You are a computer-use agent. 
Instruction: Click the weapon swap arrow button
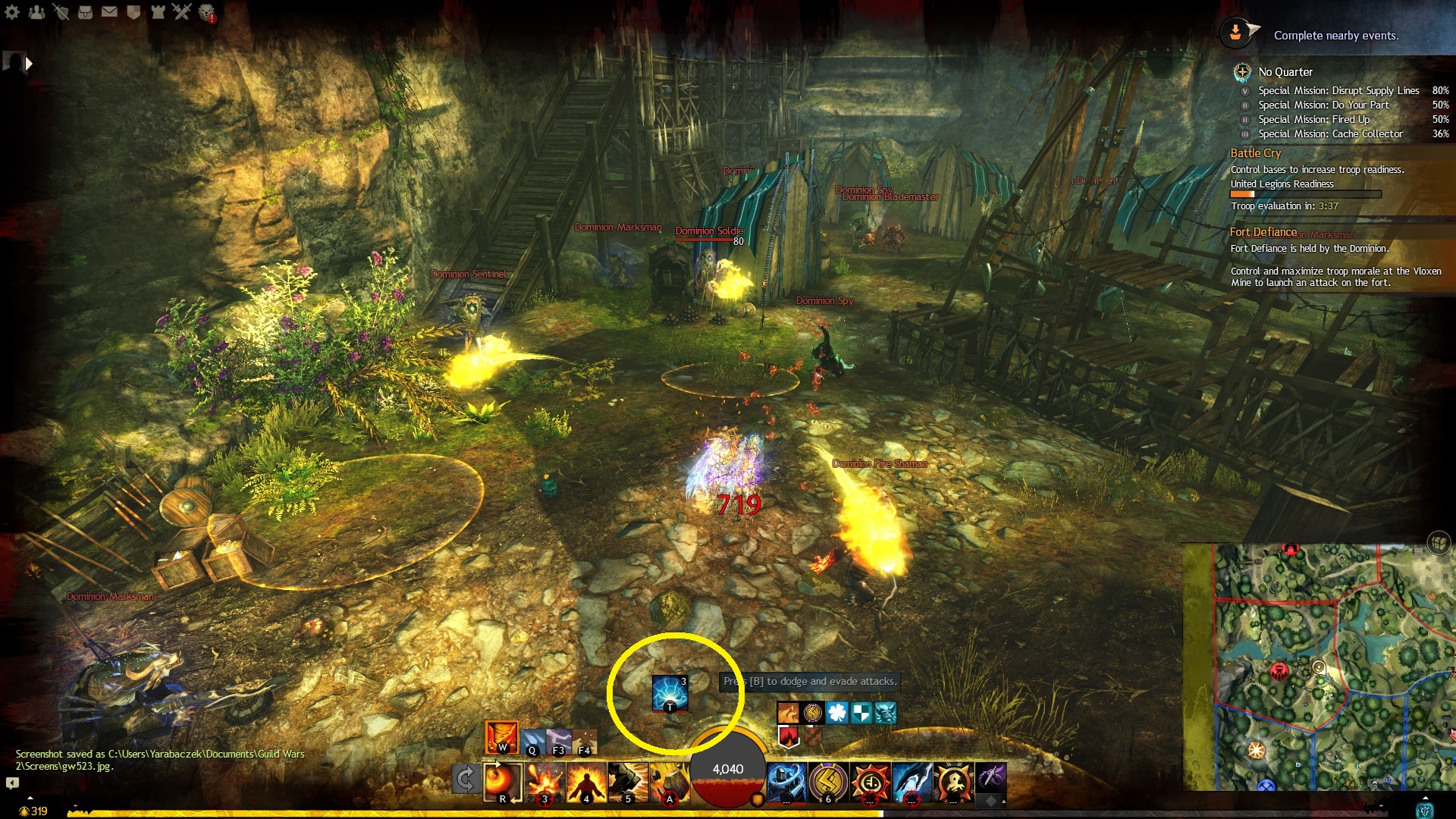(x=465, y=779)
